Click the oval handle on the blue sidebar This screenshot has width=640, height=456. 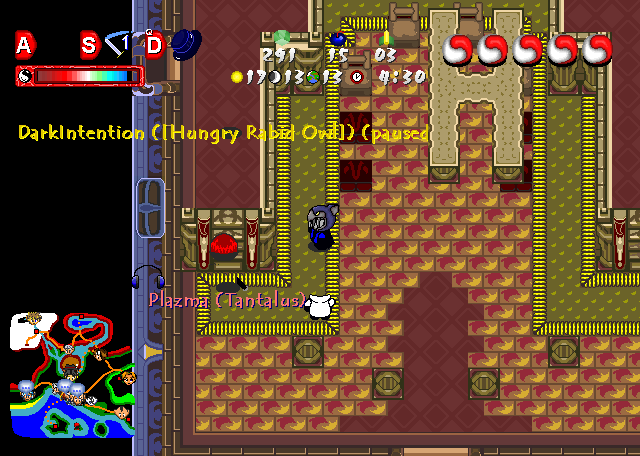pyautogui.click(x=150, y=208)
